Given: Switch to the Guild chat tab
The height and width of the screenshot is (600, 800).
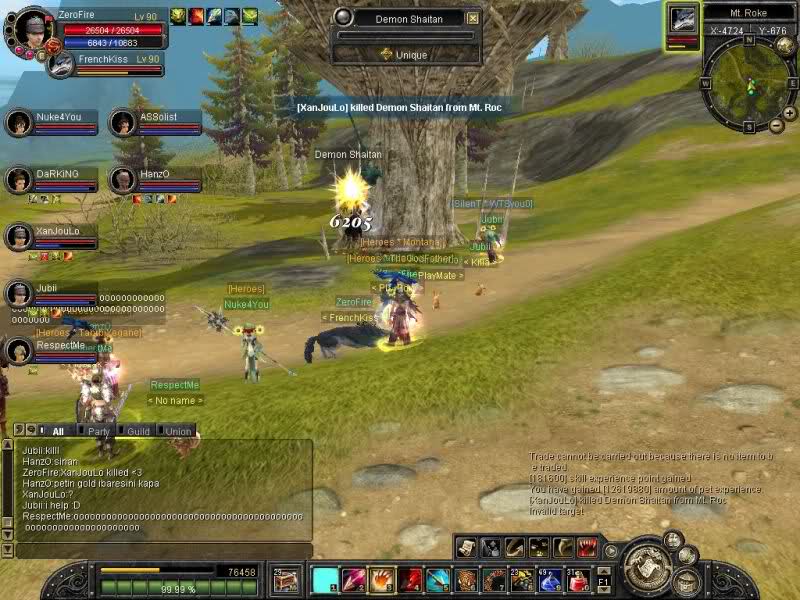Looking at the screenshot, I should [x=138, y=431].
